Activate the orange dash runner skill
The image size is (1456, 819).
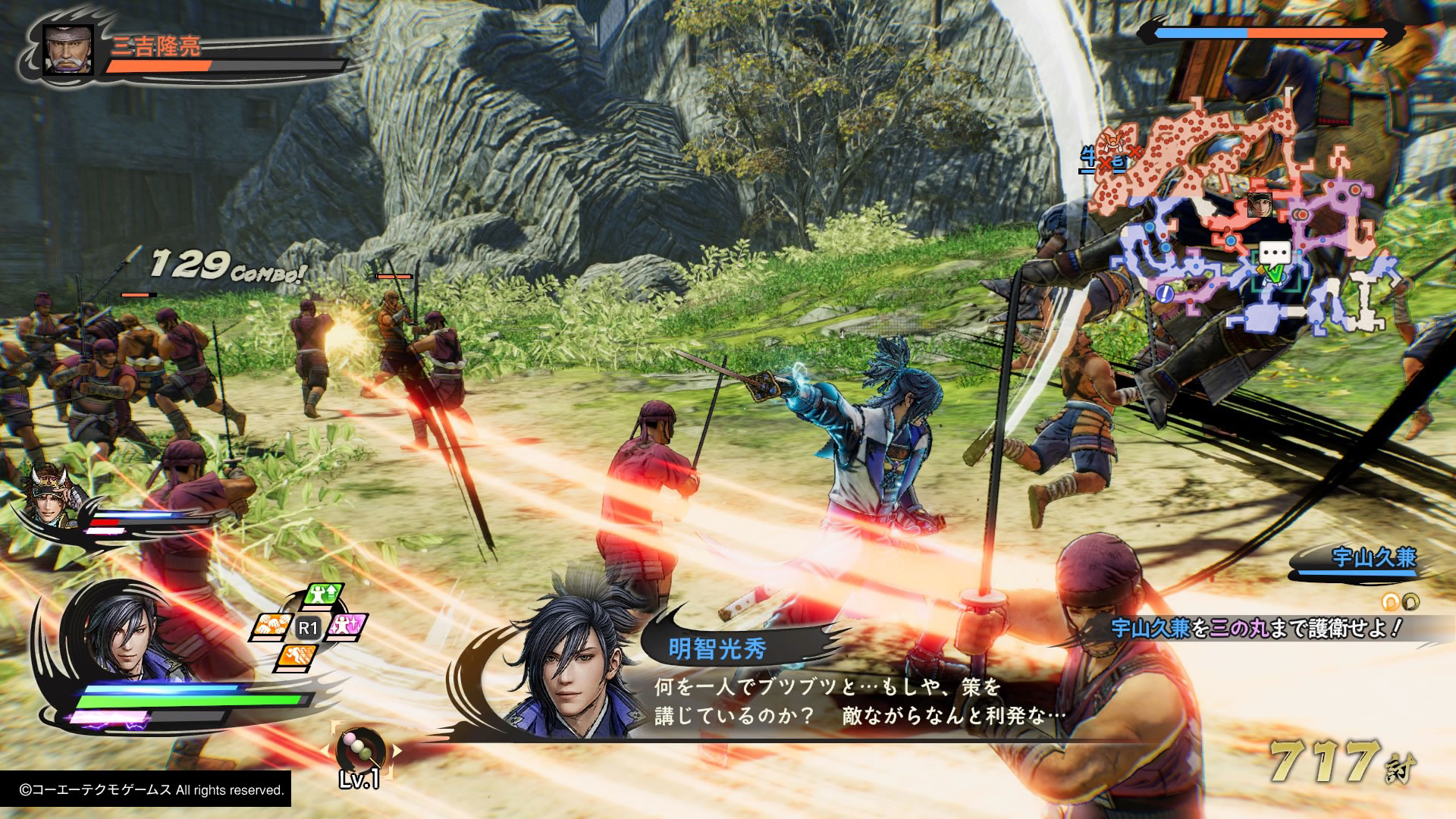tap(297, 657)
